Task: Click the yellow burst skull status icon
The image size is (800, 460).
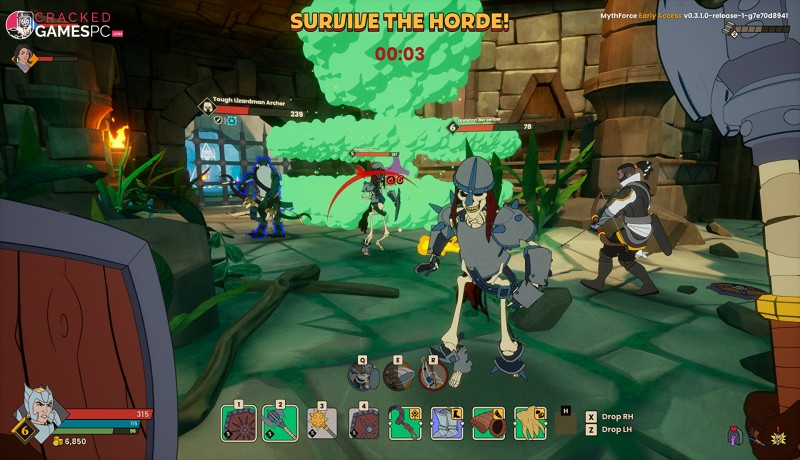Action: pos(780,436)
